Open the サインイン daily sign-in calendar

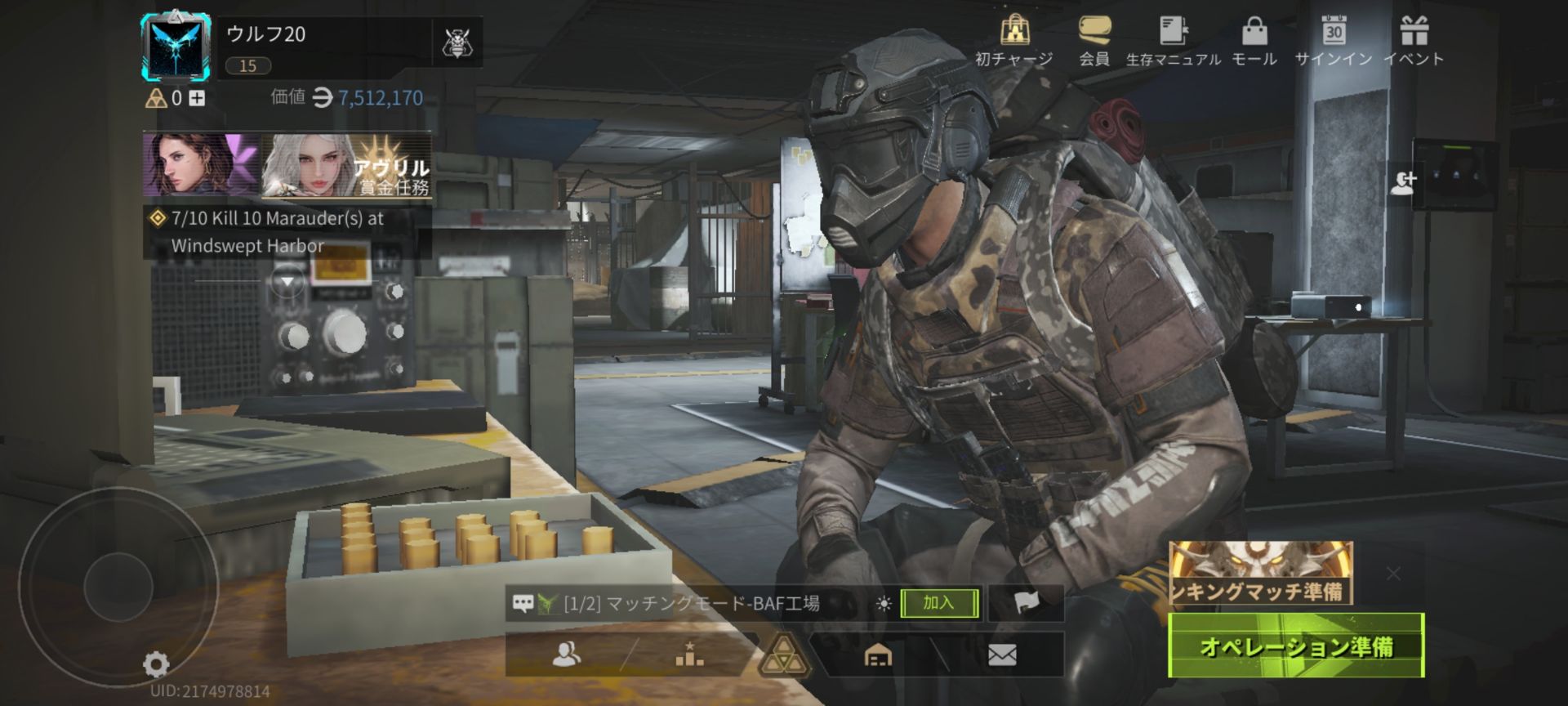(1333, 41)
